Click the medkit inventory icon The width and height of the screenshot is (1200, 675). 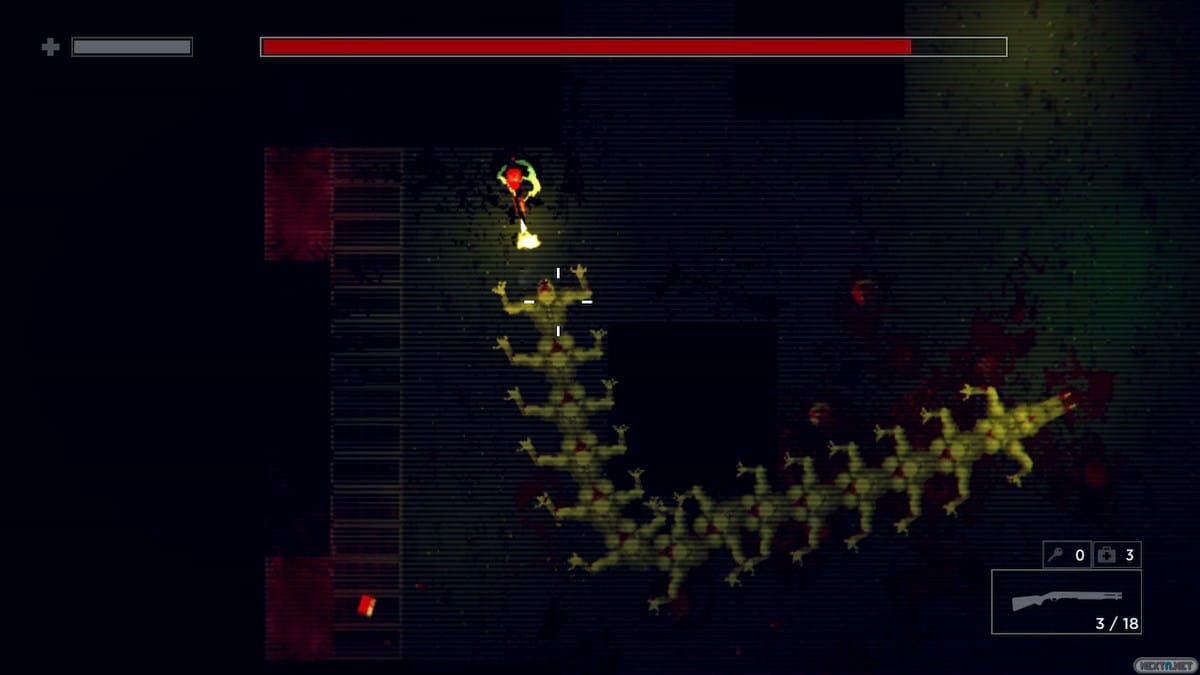point(1106,555)
